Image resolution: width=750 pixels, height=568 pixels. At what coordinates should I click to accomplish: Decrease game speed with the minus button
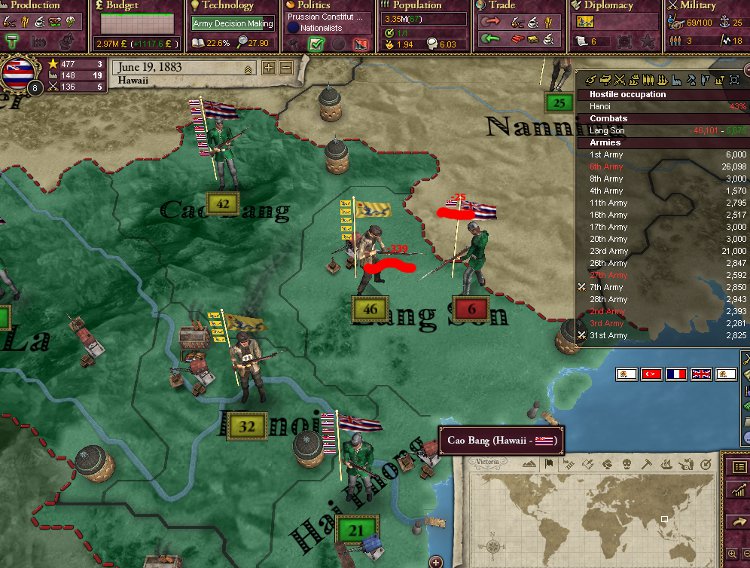[x=285, y=68]
